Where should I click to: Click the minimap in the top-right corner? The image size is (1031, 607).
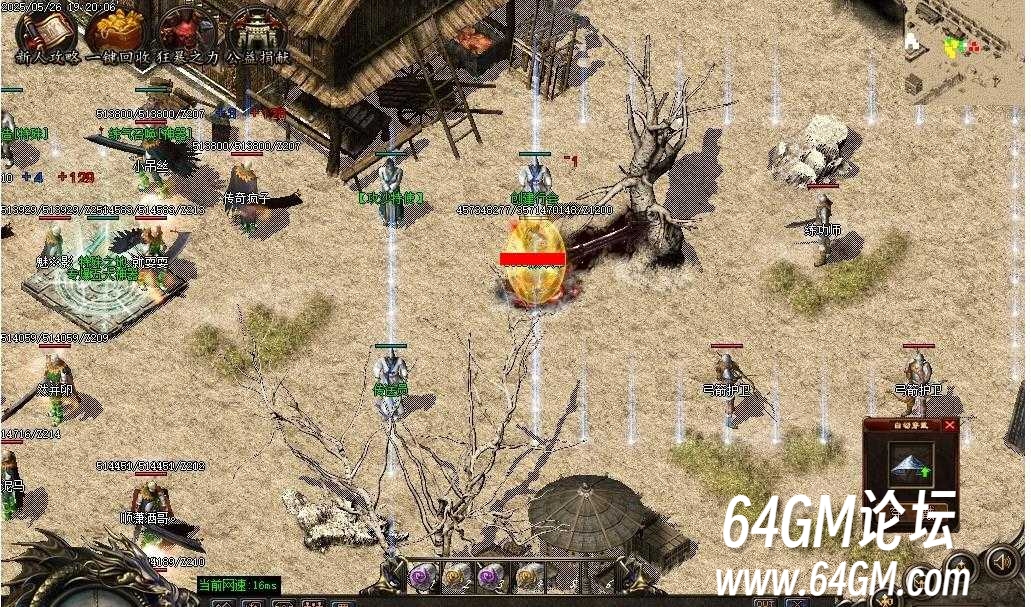point(965,50)
